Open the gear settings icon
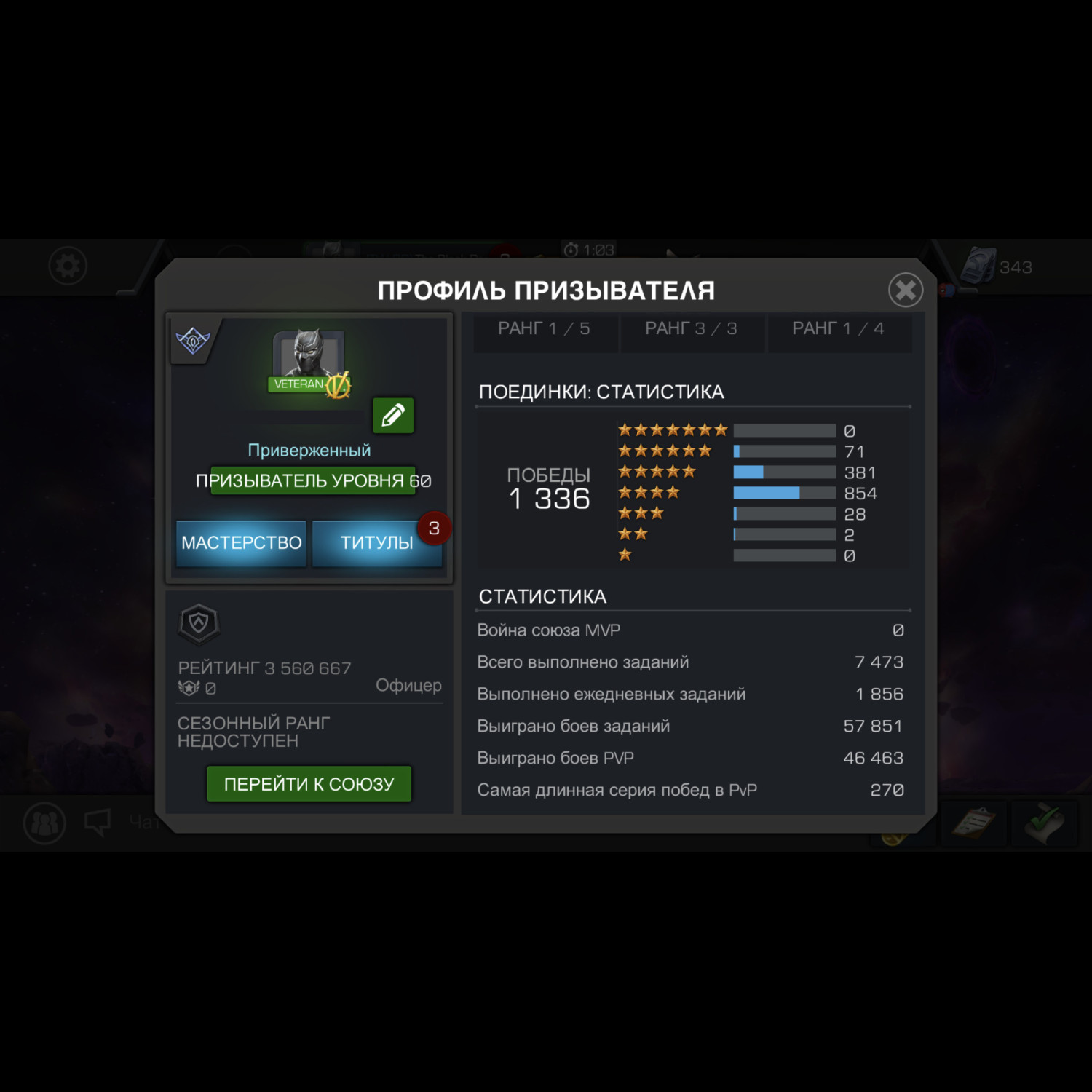The height and width of the screenshot is (1092, 1092). pyautogui.click(x=68, y=266)
